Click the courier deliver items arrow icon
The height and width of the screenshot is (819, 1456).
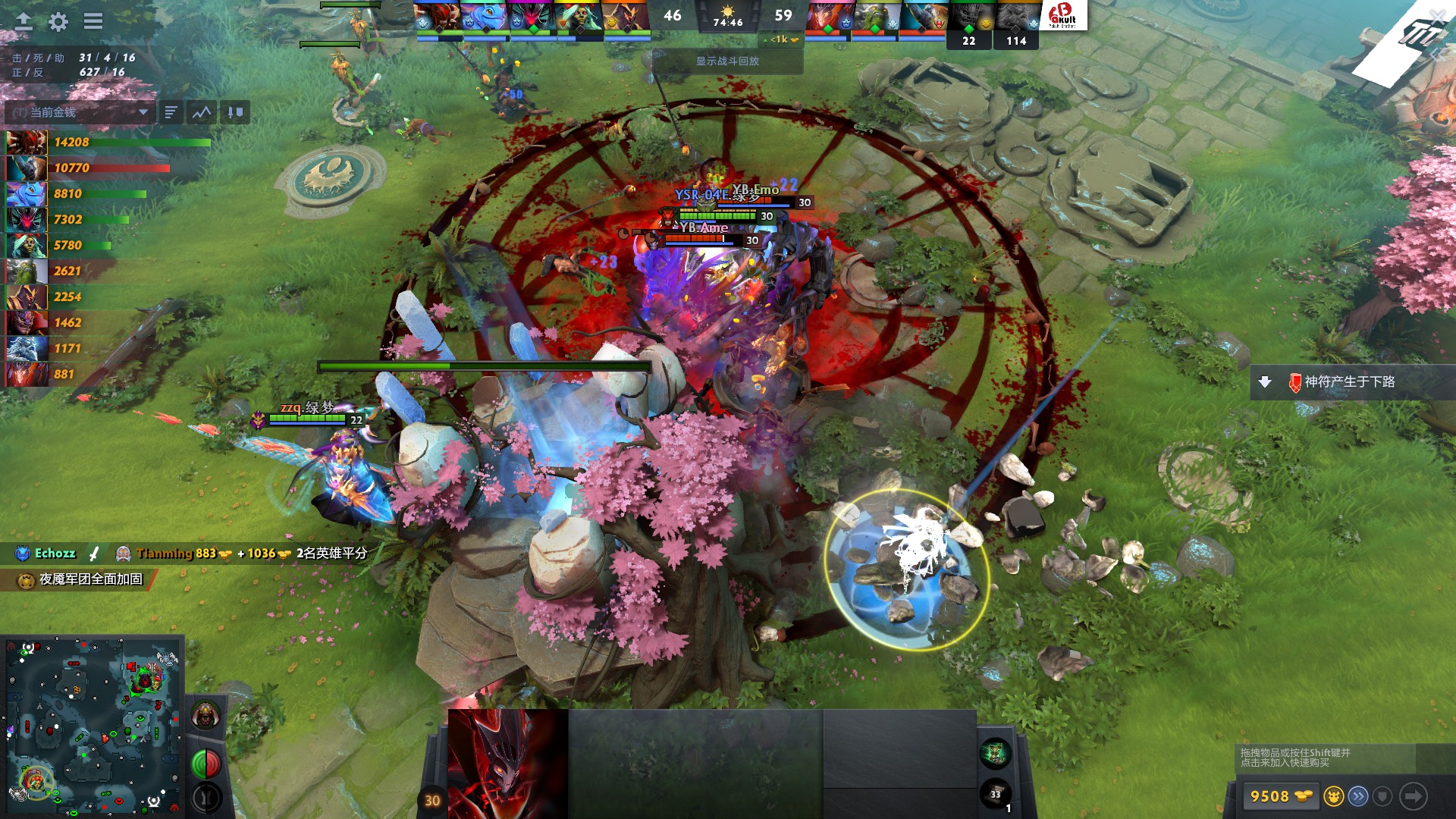(1413, 796)
